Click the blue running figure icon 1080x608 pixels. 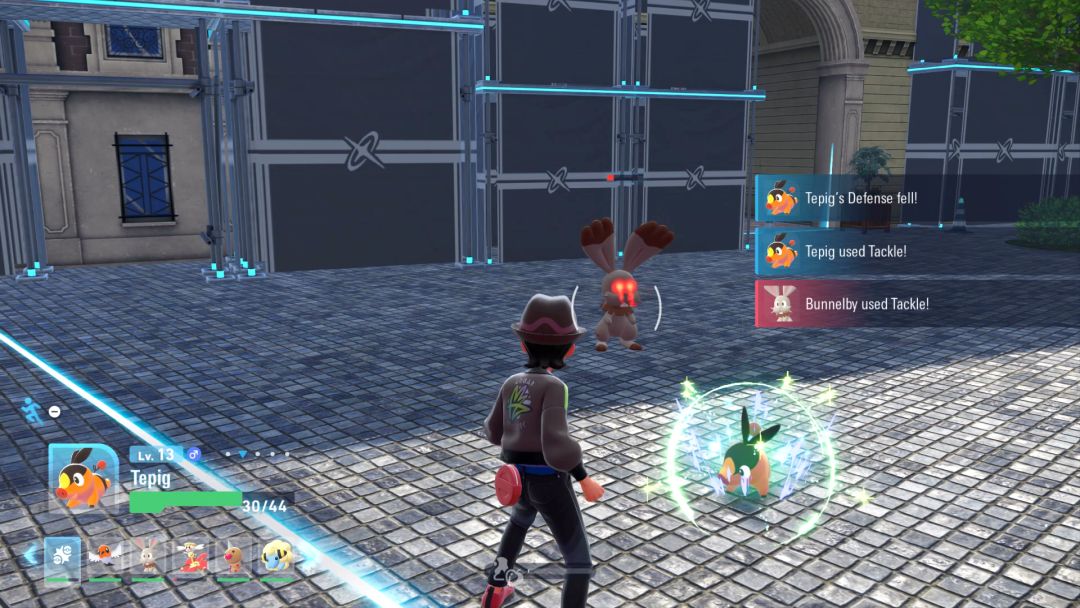[x=31, y=408]
